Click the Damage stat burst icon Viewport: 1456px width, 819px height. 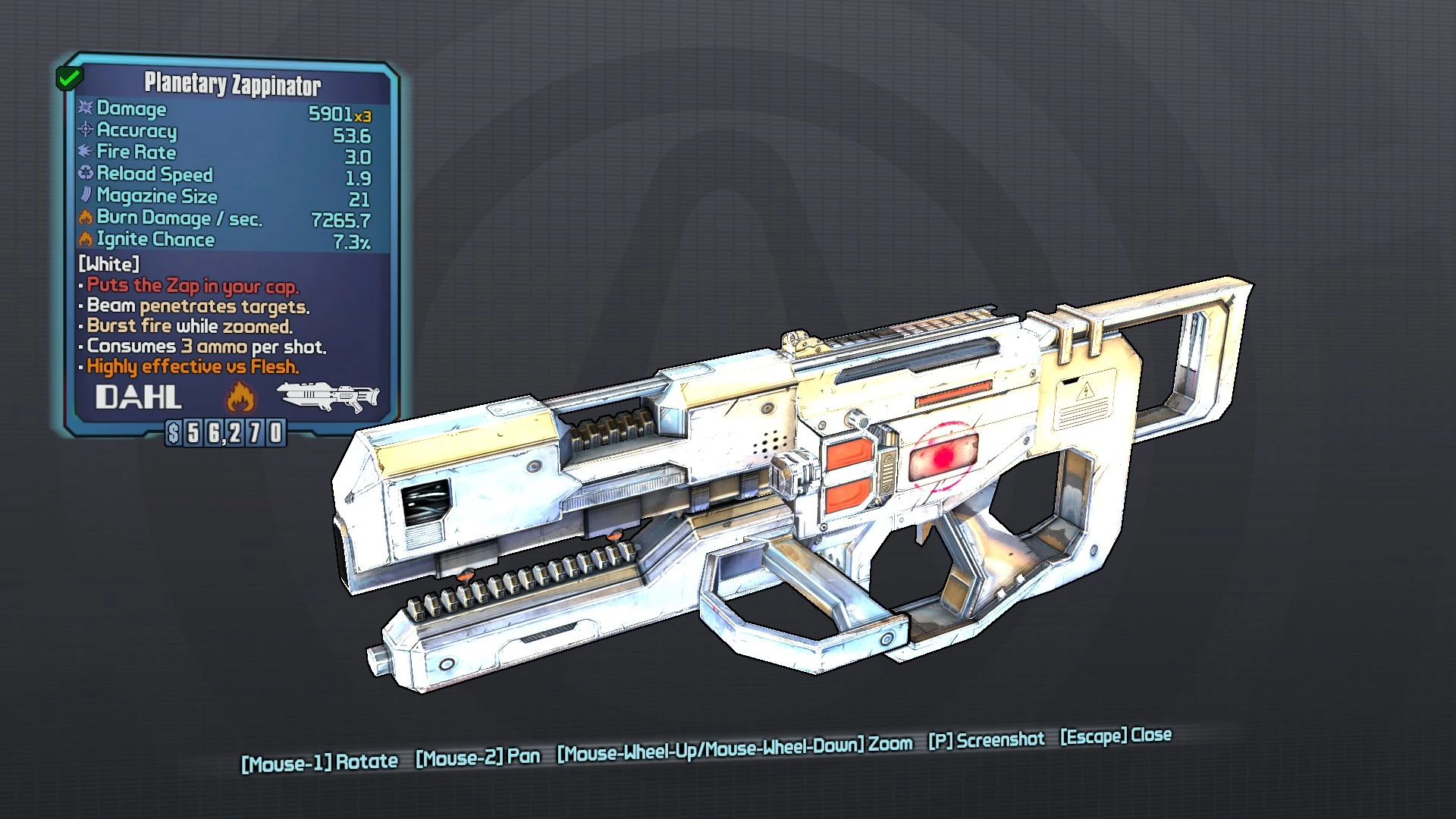(x=86, y=108)
